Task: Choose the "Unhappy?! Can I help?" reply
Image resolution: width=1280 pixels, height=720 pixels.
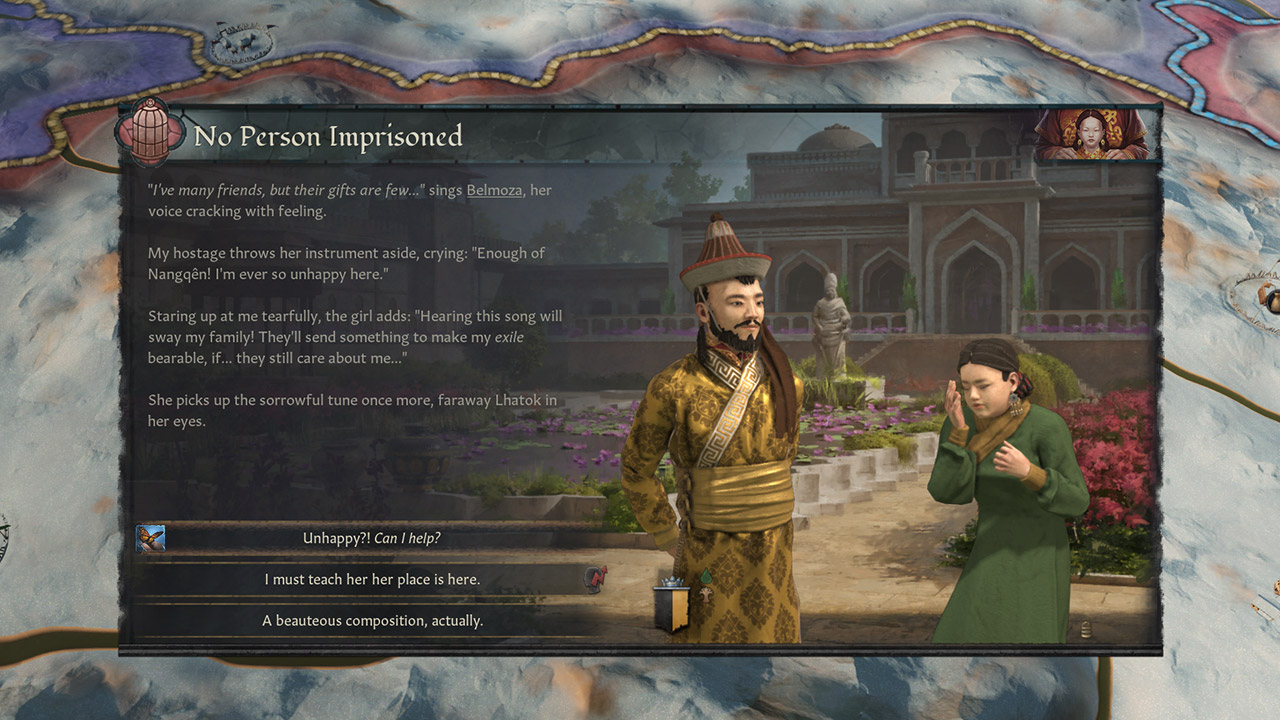Action: pos(371,538)
